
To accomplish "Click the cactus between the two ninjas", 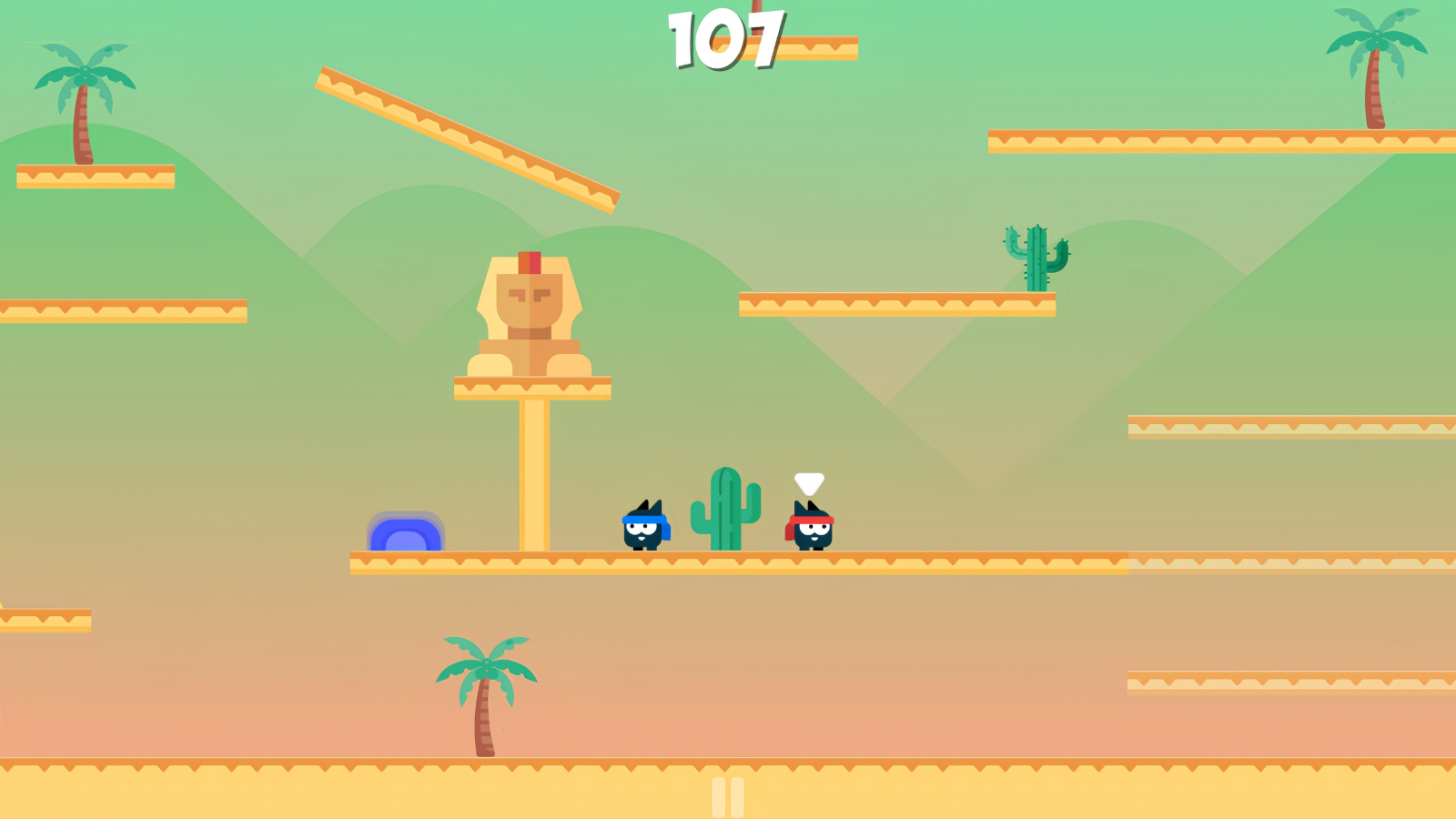I will pyautogui.click(x=725, y=510).
